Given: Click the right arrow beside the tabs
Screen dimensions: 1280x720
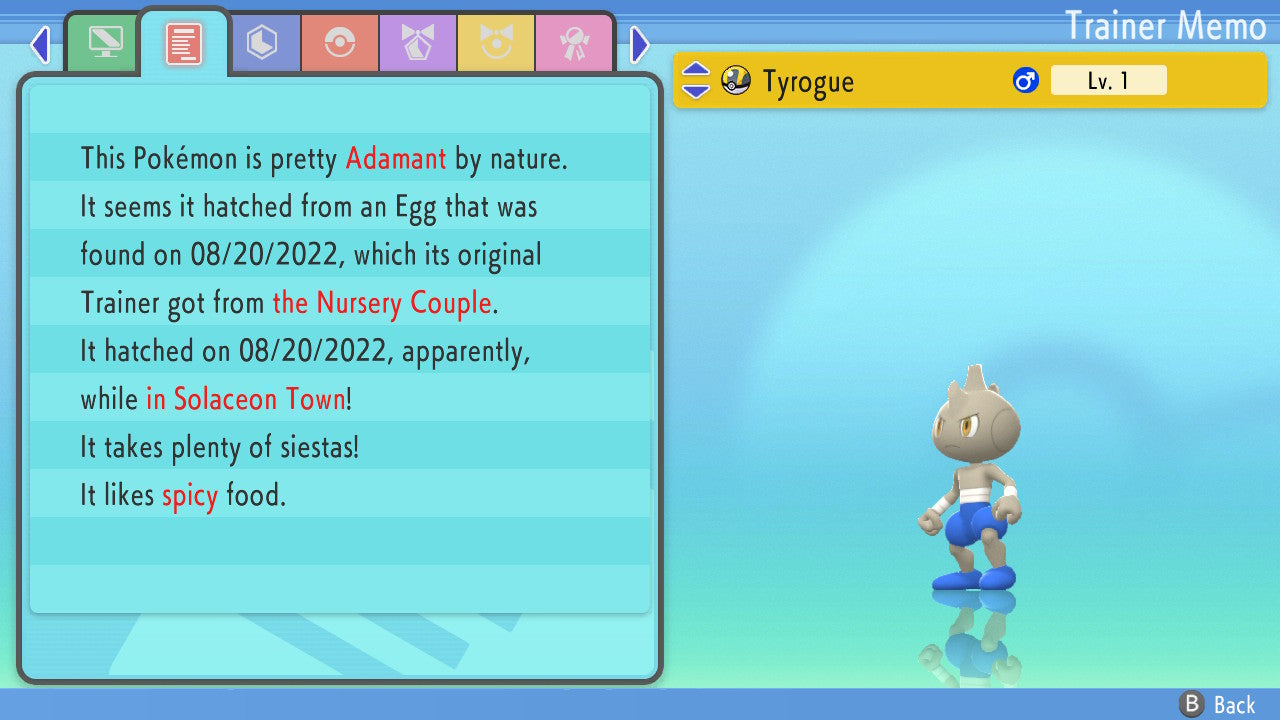Looking at the screenshot, I should 640,44.
